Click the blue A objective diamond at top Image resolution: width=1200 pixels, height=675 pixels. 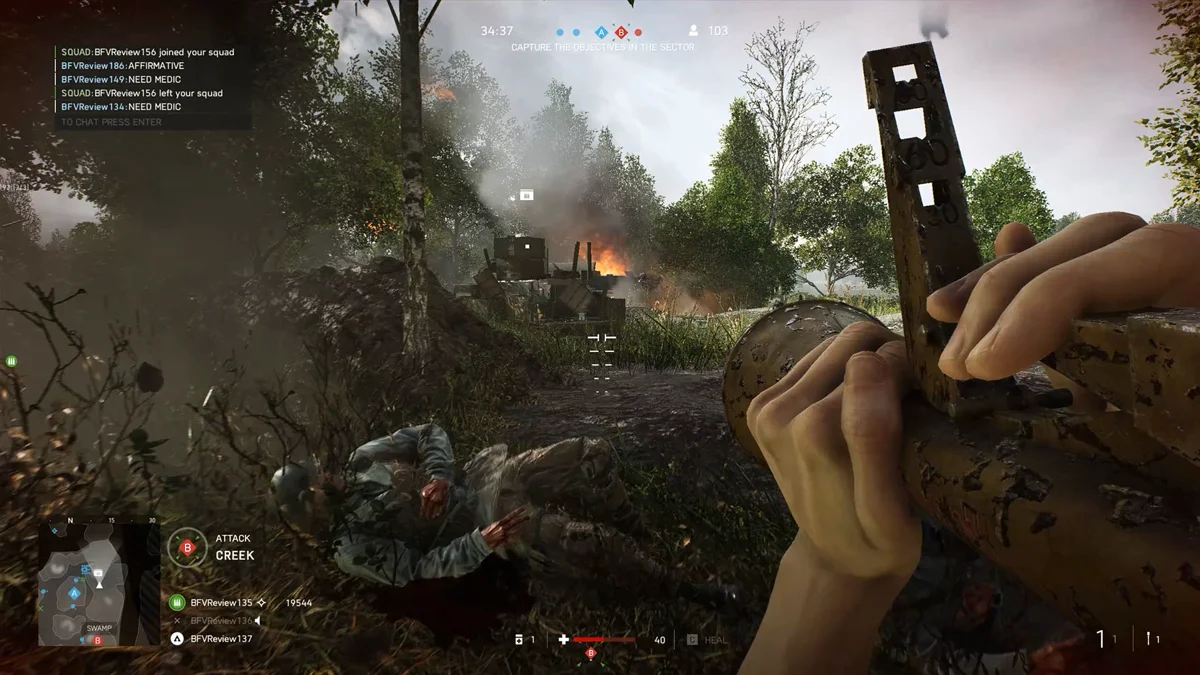[x=601, y=32]
